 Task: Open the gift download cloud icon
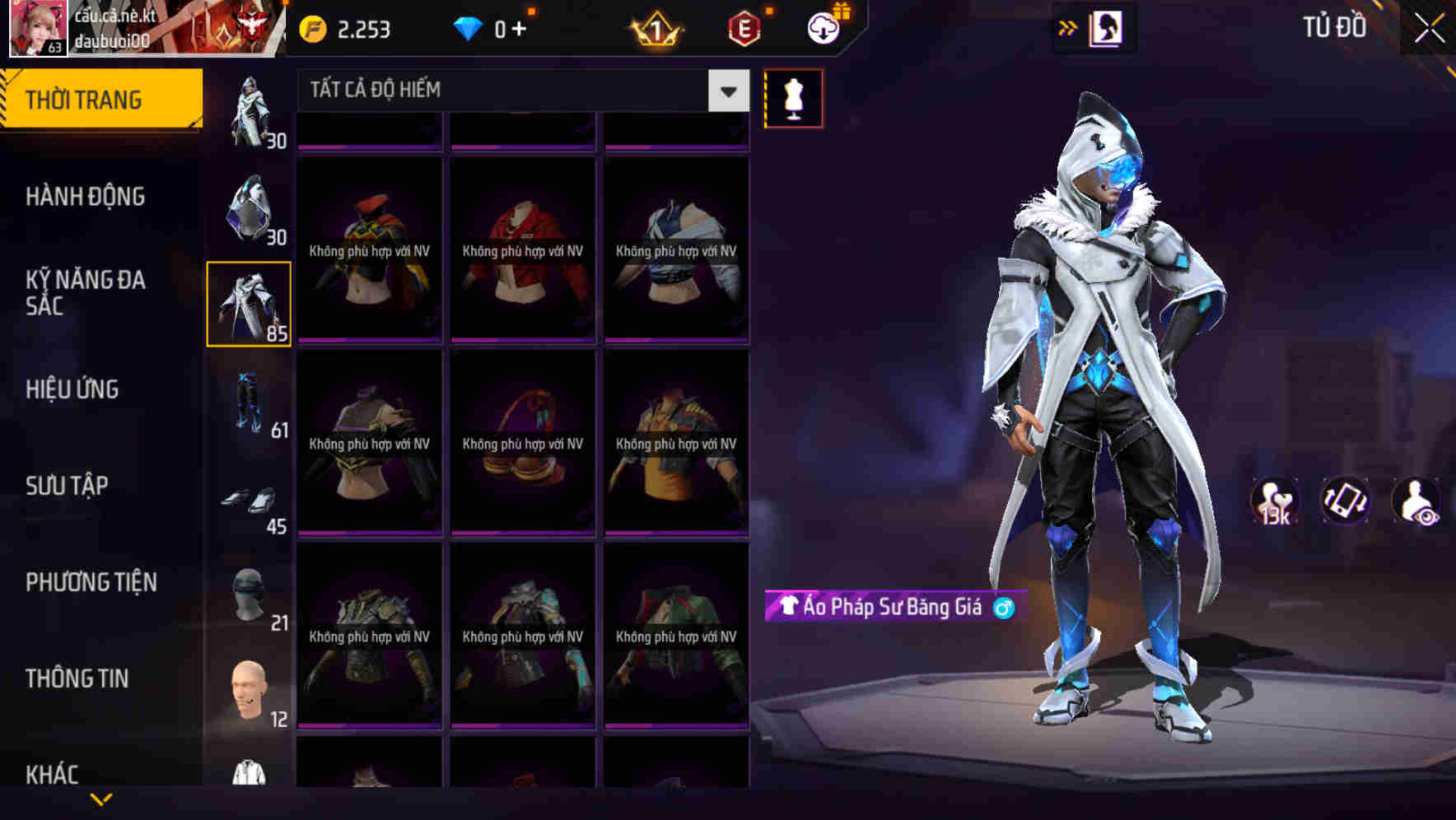[823, 26]
